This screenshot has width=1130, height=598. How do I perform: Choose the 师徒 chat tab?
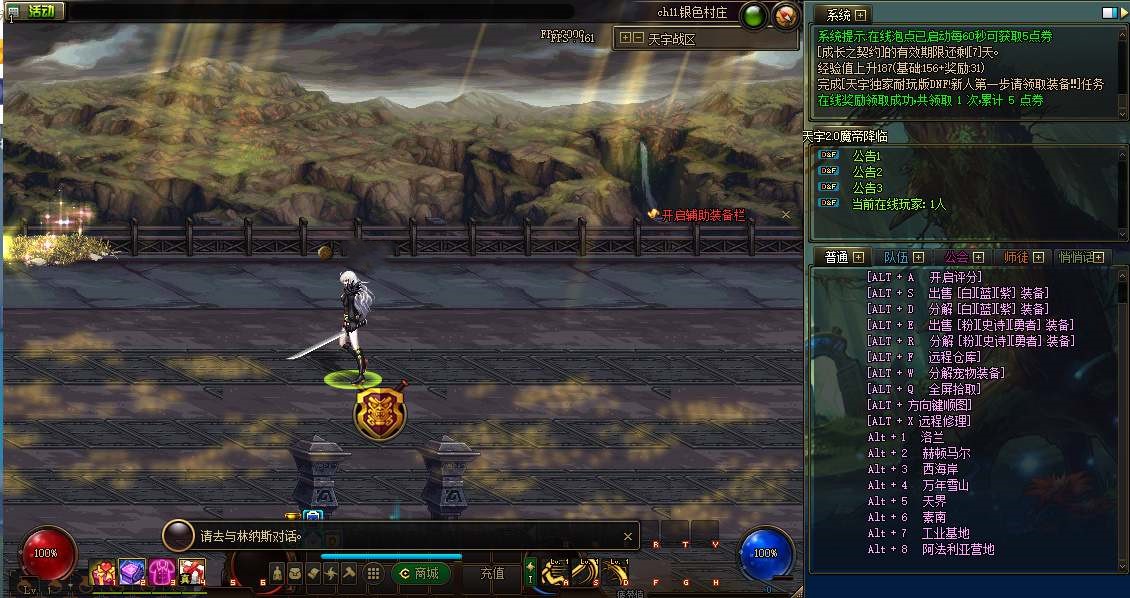click(1016, 257)
